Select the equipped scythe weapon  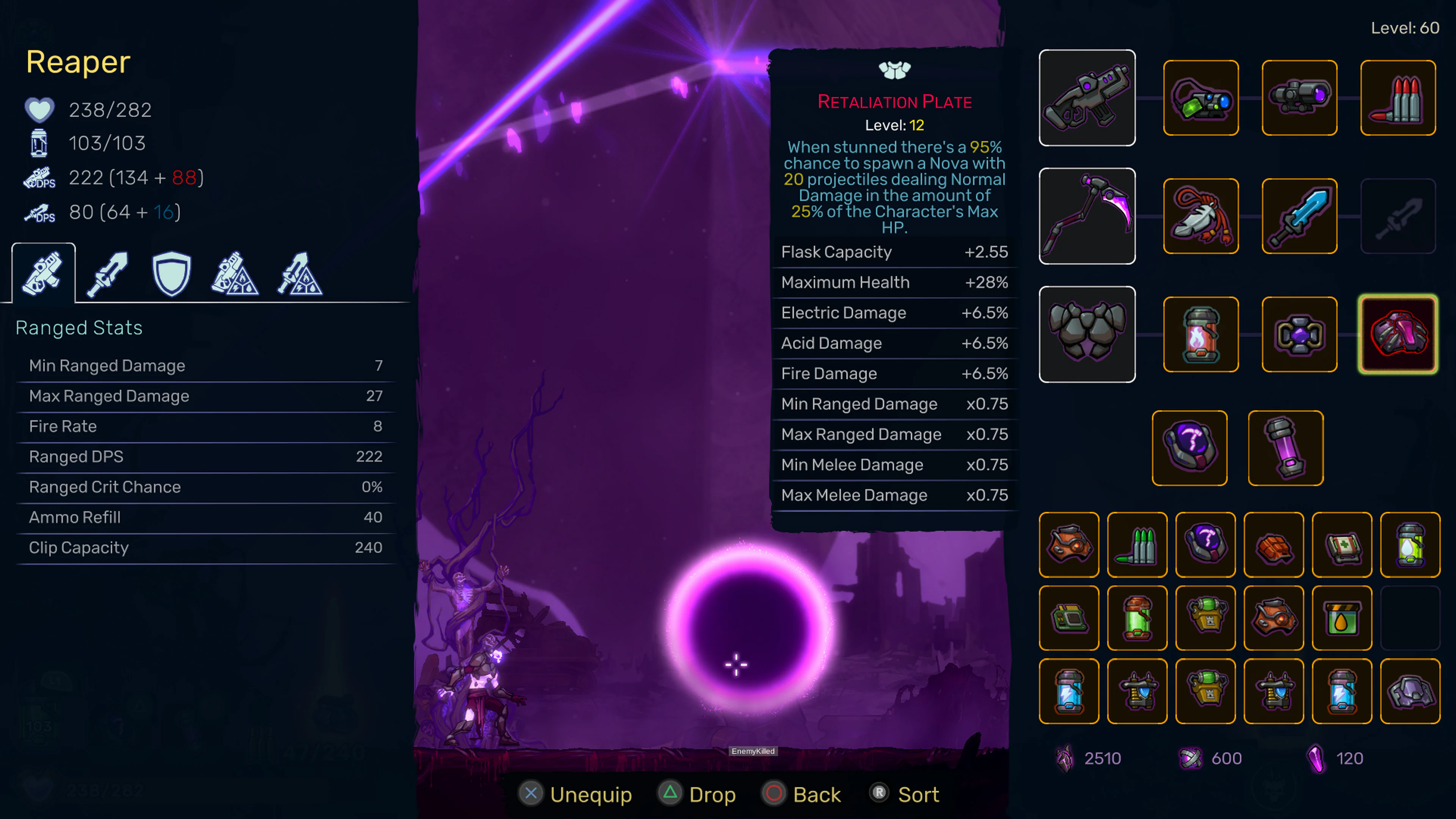[1086, 215]
